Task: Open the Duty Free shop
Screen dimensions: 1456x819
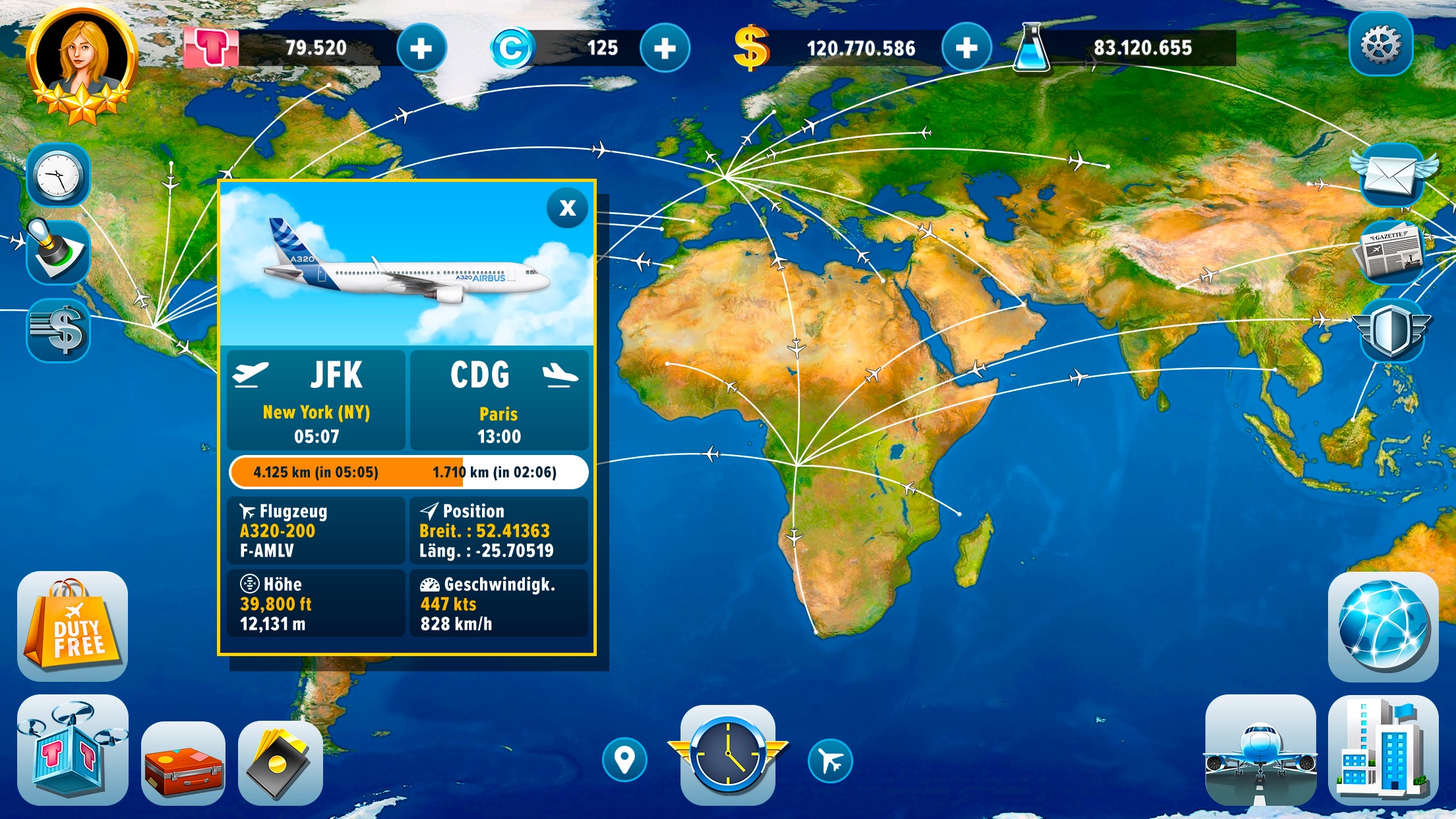Action: coord(73,626)
